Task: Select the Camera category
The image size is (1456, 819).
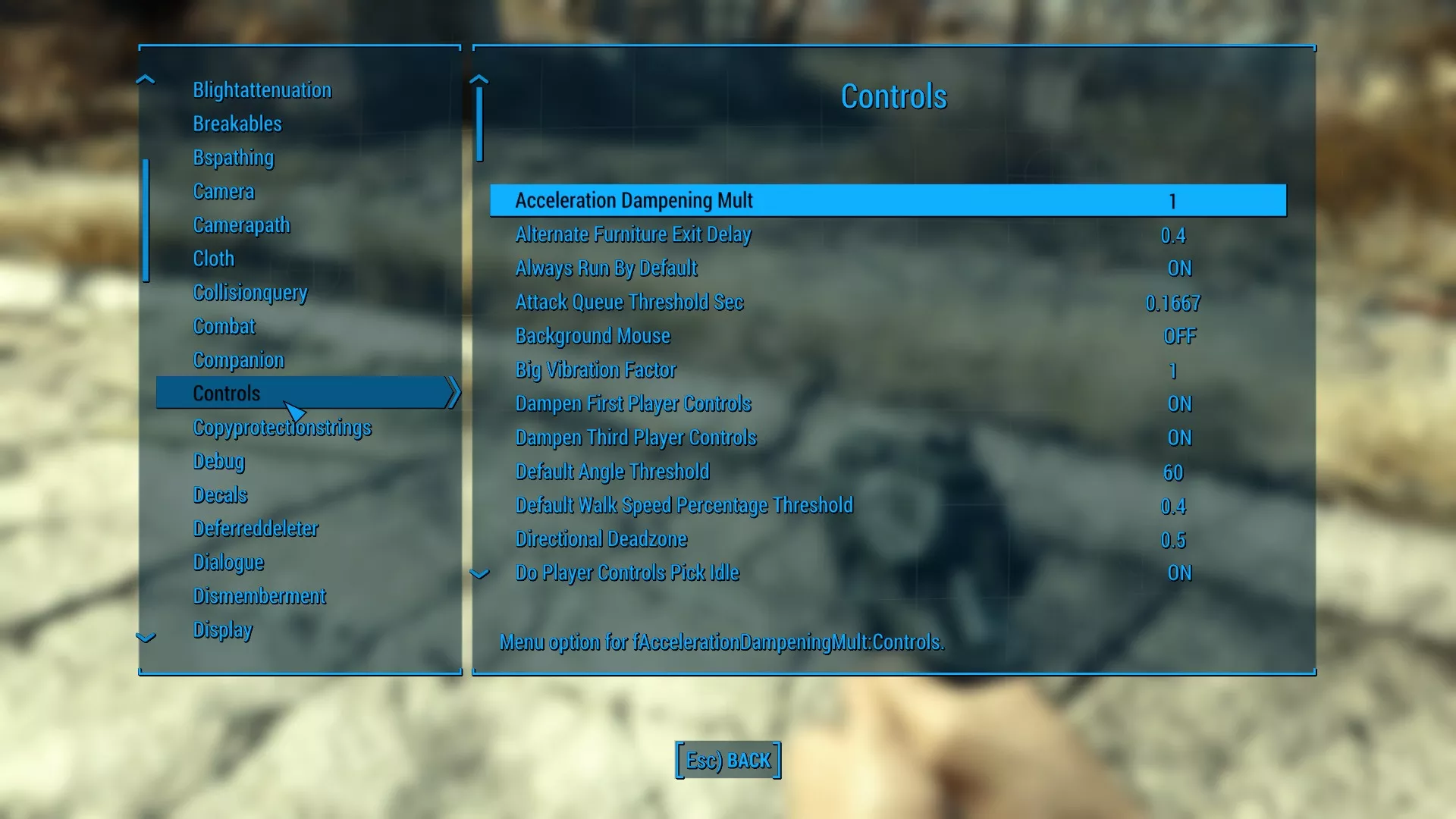Action: click(224, 191)
